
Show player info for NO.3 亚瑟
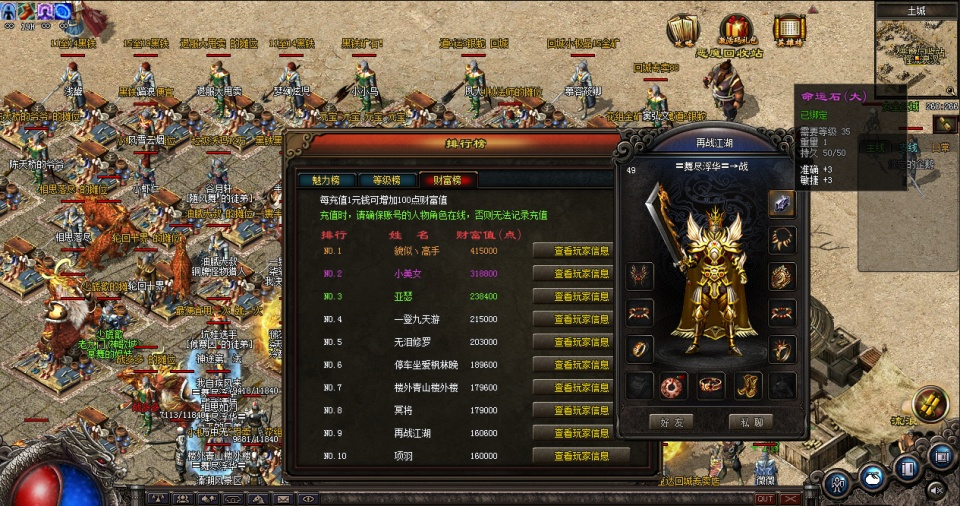pyautogui.click(x=571, y=296)
